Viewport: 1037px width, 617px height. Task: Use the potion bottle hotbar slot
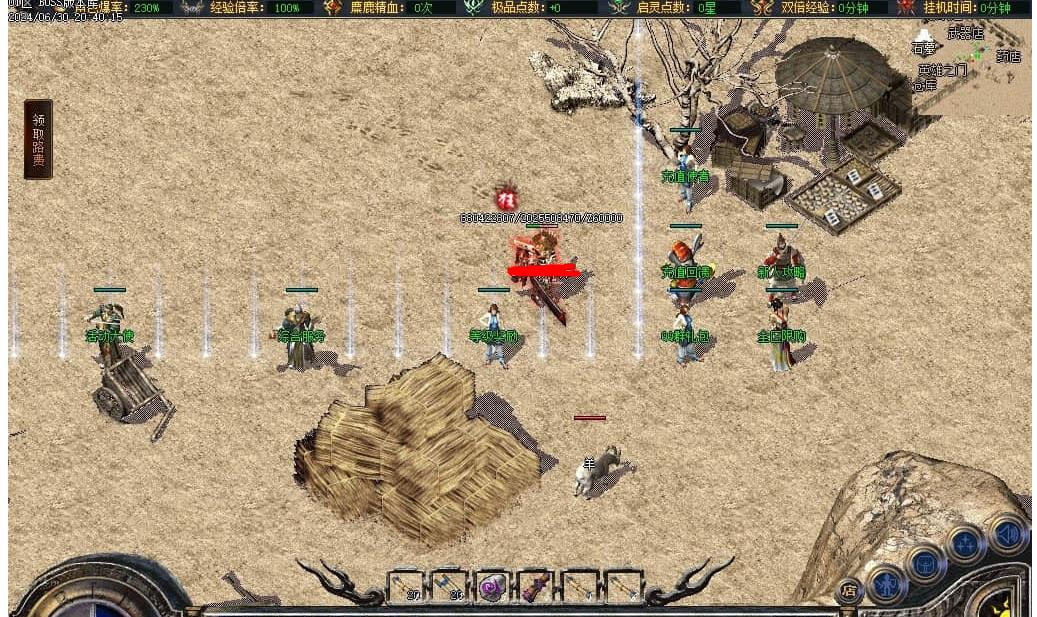click(x=536, y=586)
